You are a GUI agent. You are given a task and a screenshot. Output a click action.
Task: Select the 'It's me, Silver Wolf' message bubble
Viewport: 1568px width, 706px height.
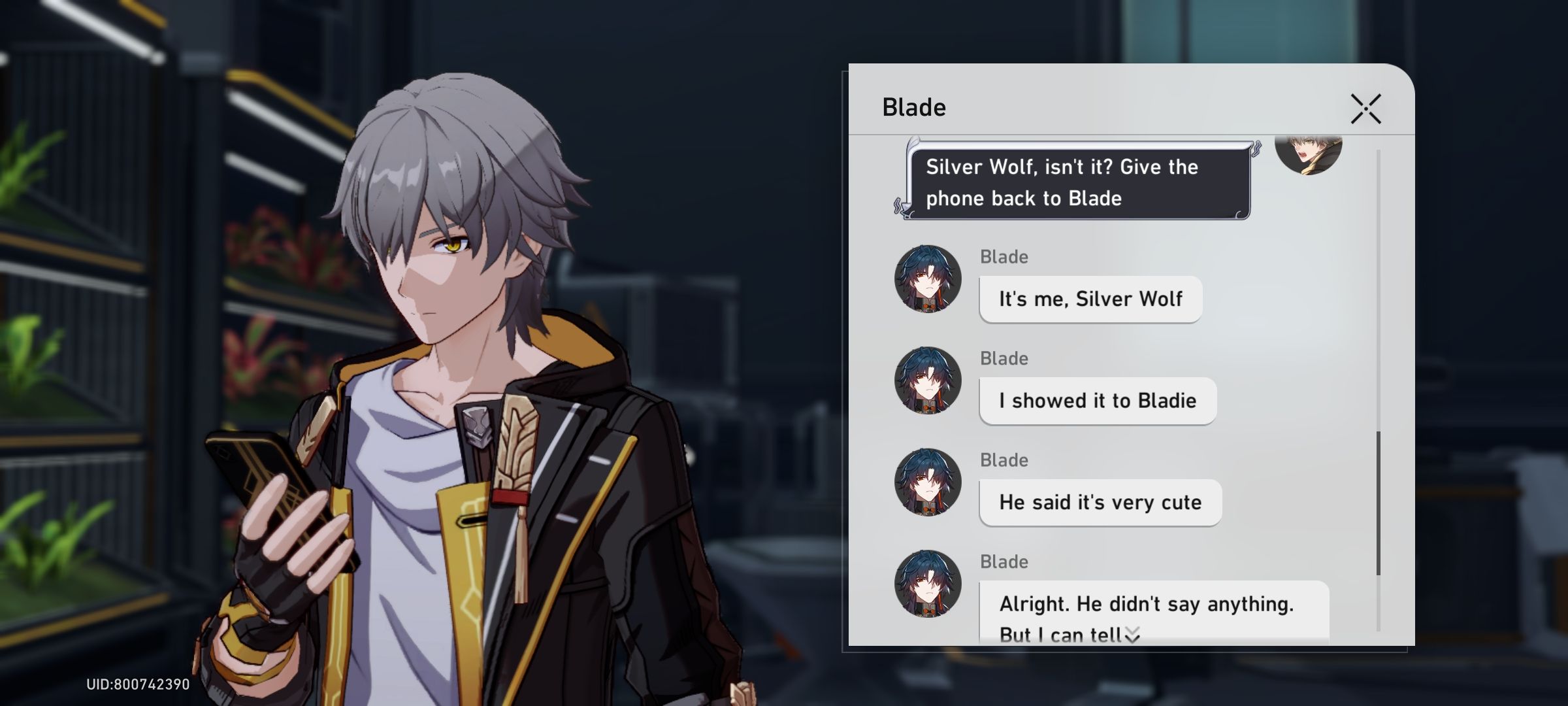pyautogui.click(x=1090, y=299)
